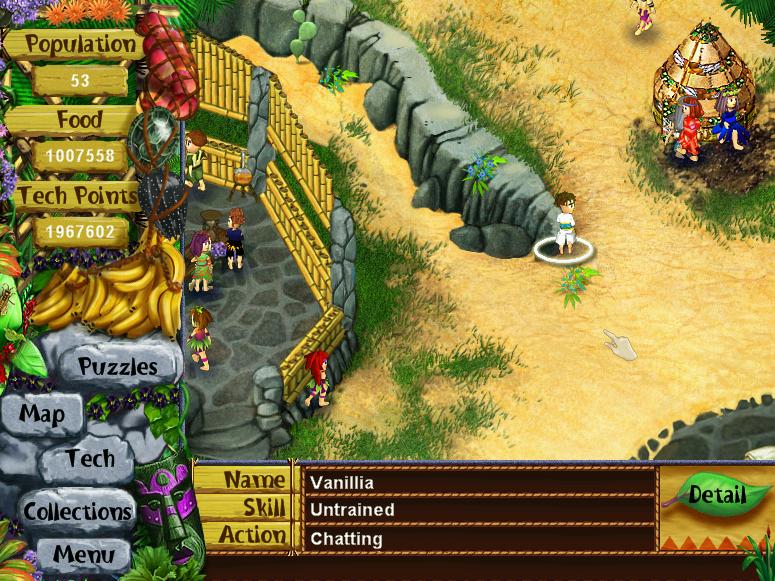Open the Puzzles screen
This screenshot has height=581, width=775.
pyautogui.click(x=117, y=366)
